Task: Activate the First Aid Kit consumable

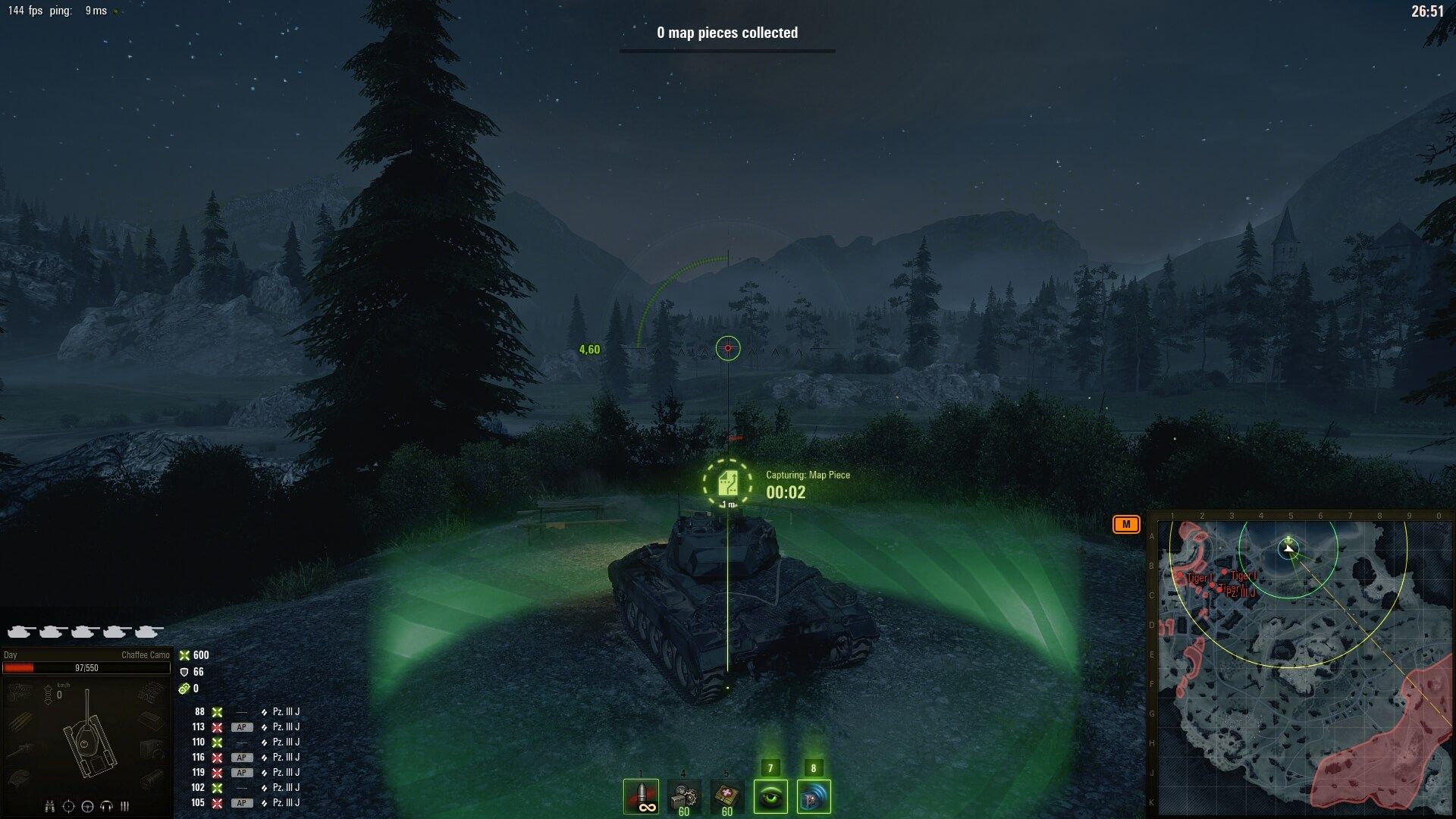Action: pyautogui.click(x=726, y=795)
